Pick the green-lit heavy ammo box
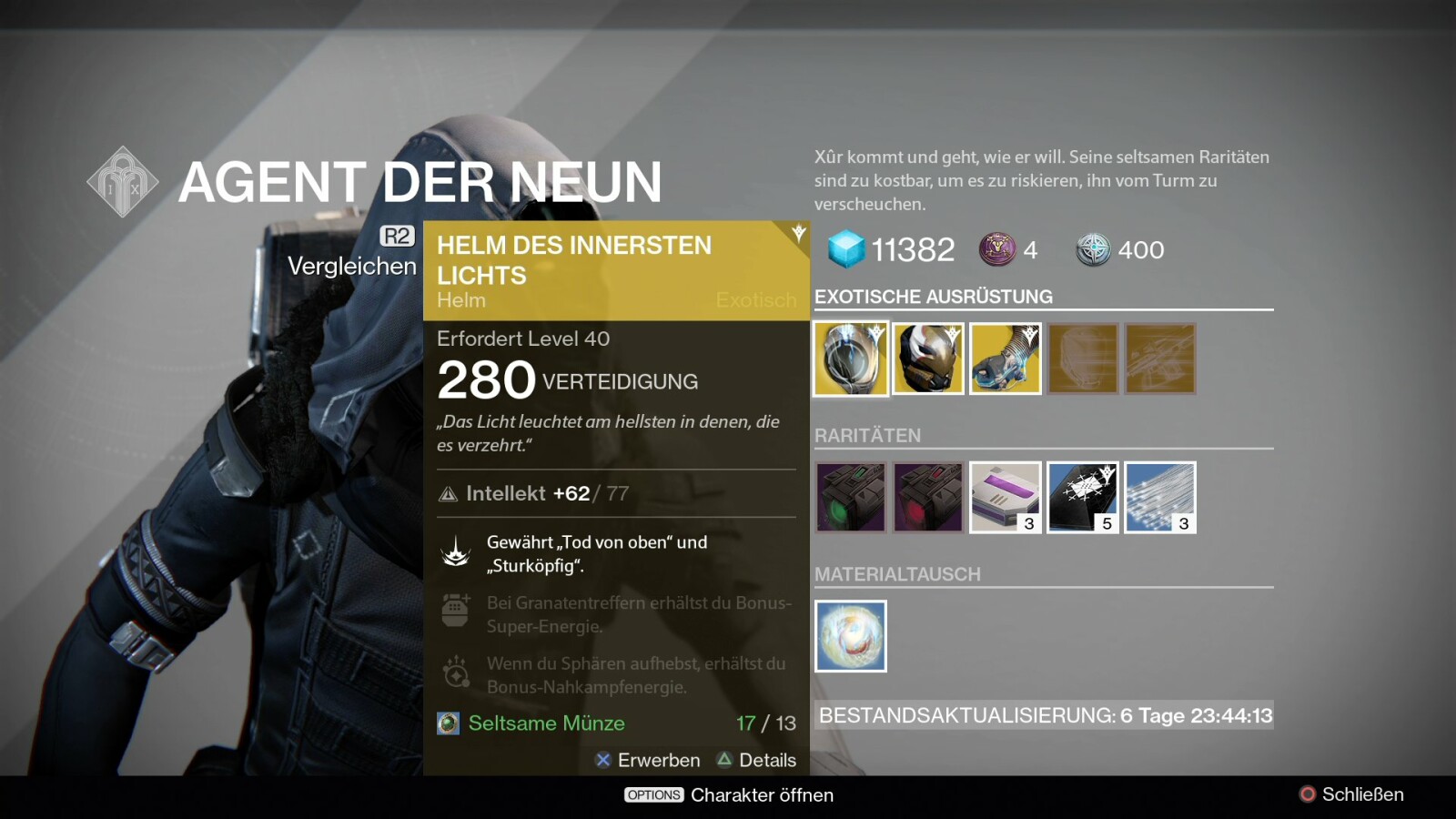This screenshot has height=819, width=1456. point(851,497)
